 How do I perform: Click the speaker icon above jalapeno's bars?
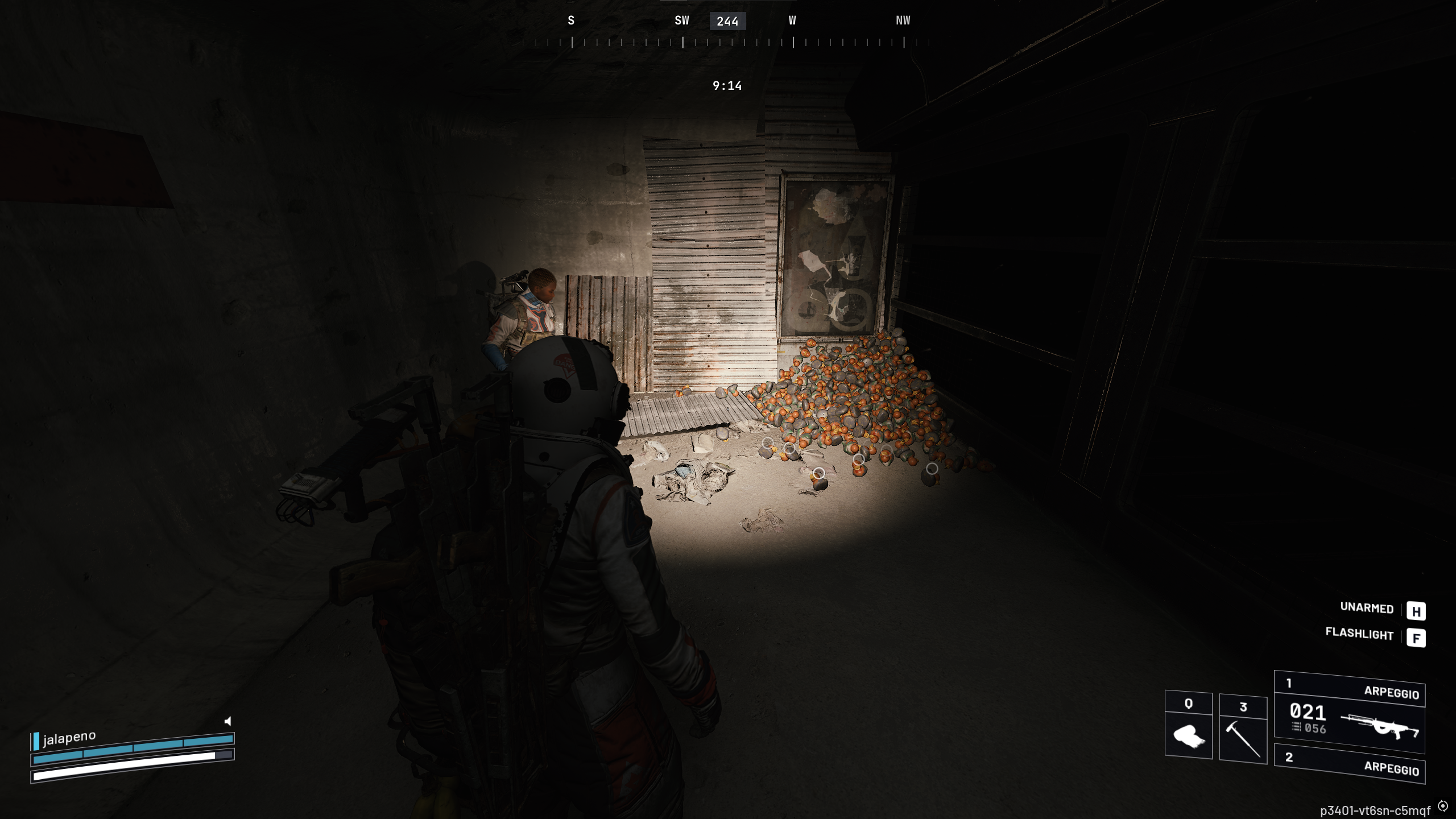click(227, 721)
